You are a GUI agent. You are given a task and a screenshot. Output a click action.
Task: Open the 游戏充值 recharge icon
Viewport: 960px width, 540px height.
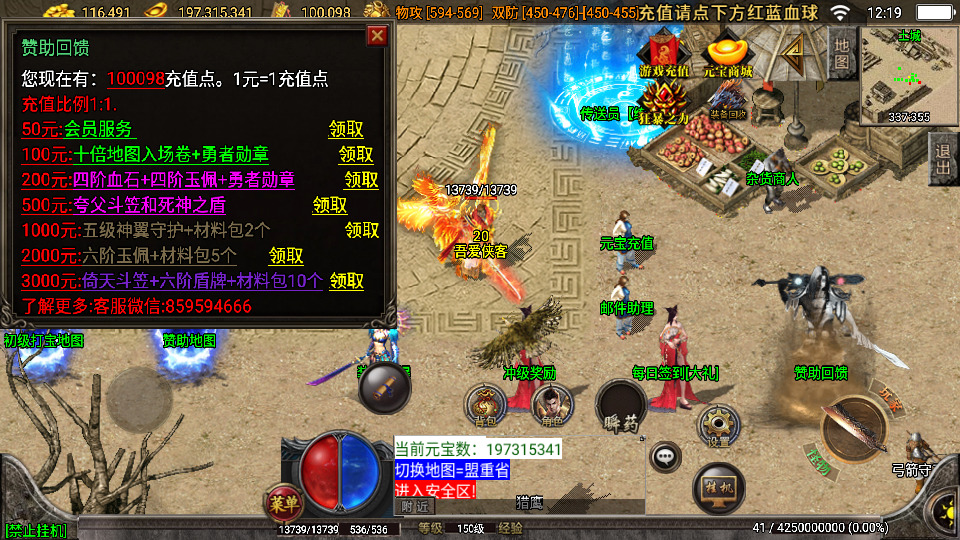[665, 55]
